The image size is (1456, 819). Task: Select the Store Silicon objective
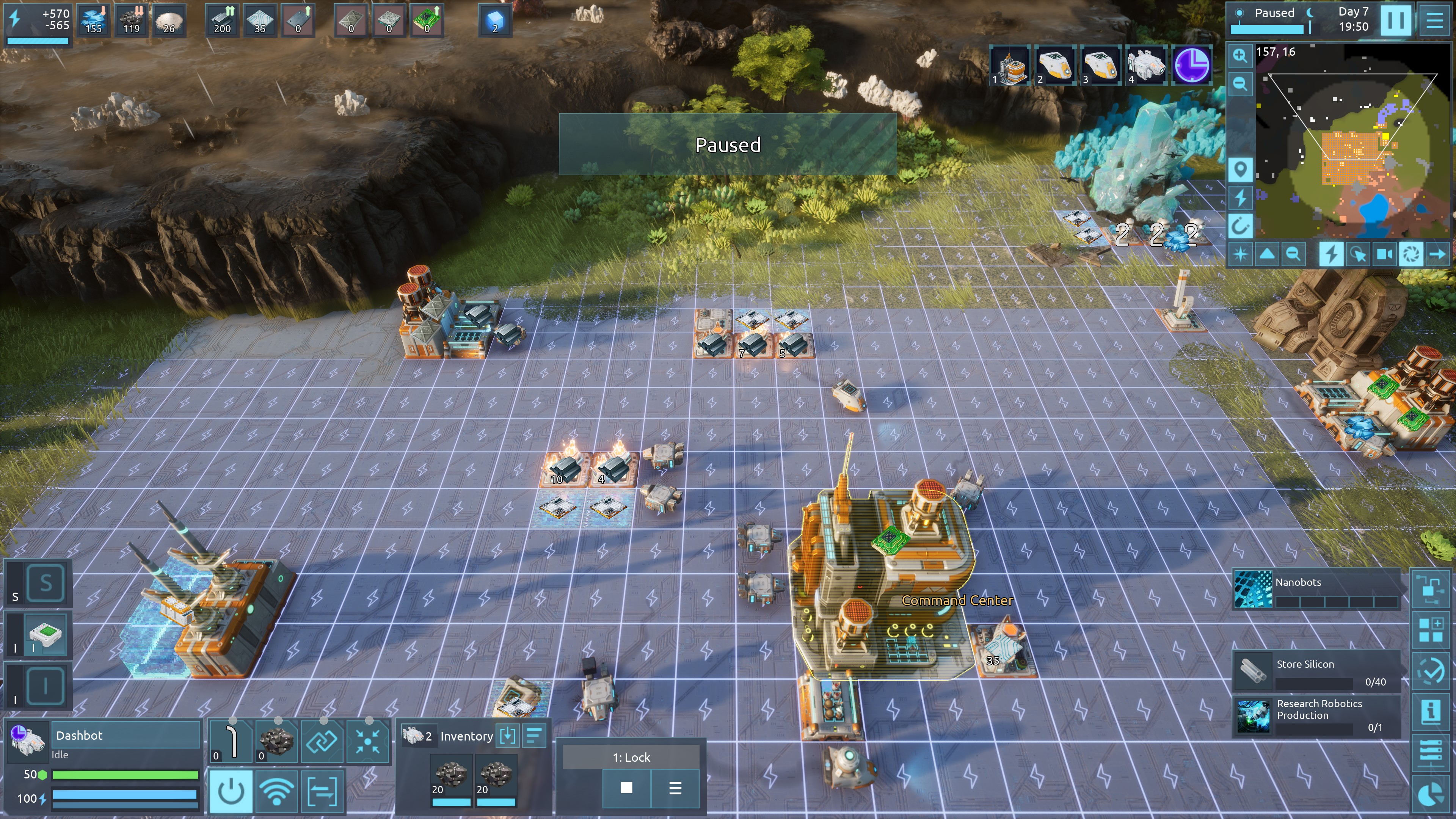pos(1316,671)
